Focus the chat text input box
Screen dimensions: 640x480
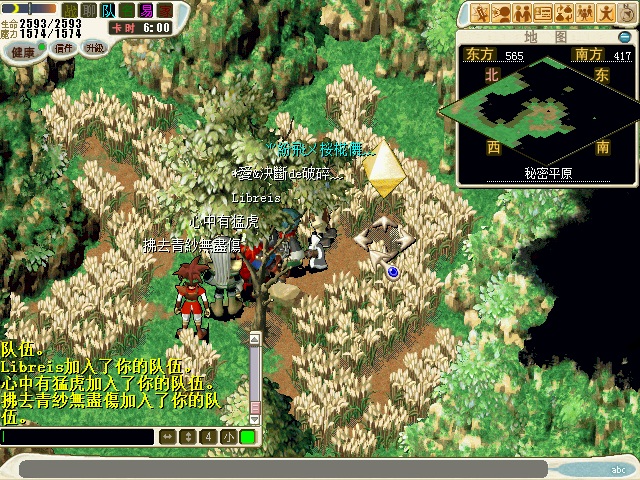coord(78,437)
